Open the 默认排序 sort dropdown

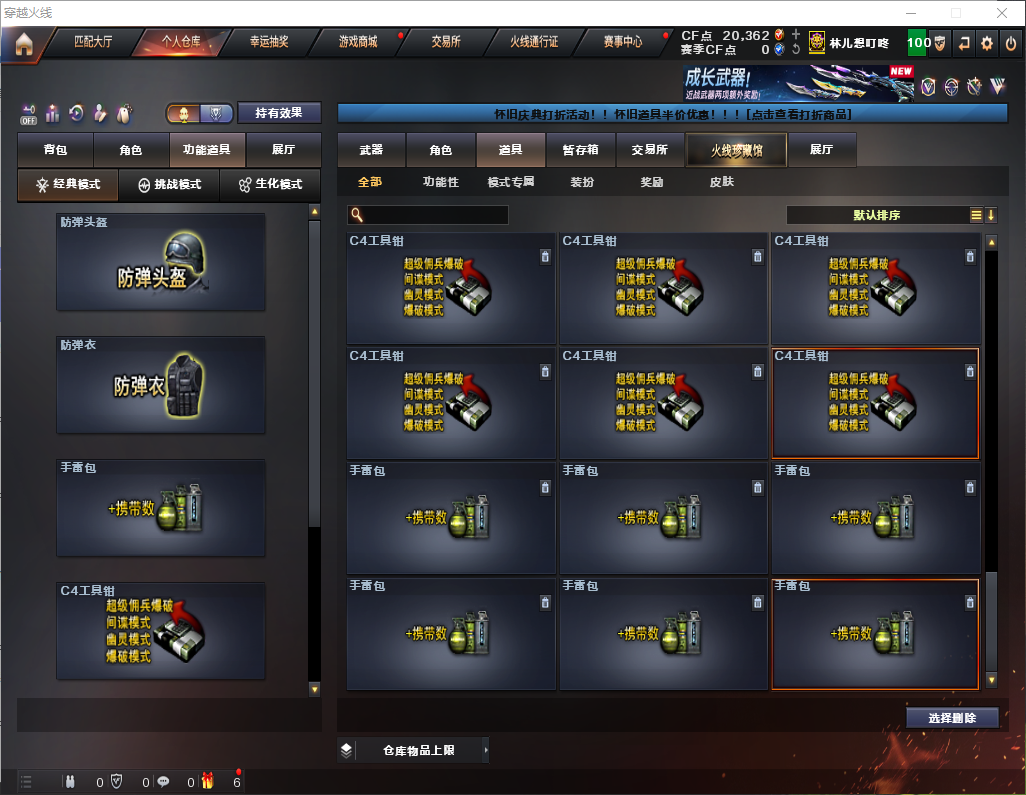coord(876,215)
